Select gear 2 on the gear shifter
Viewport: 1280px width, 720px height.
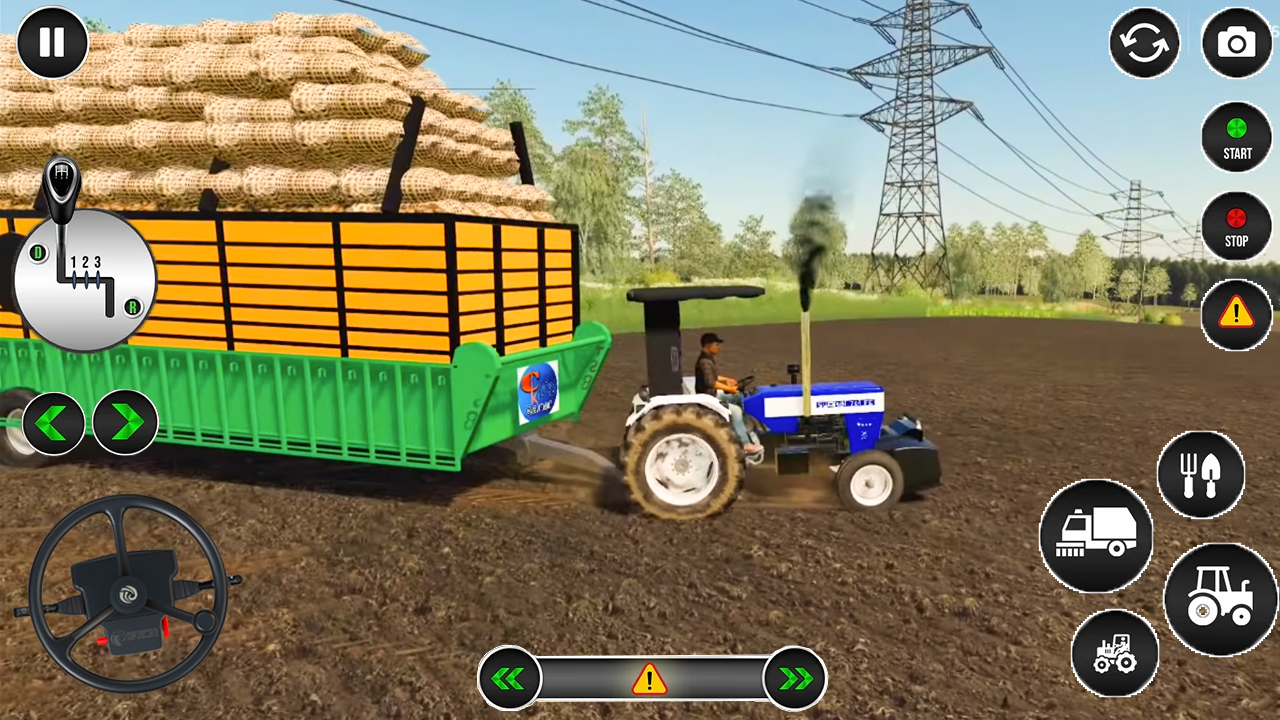pos(86,261)
